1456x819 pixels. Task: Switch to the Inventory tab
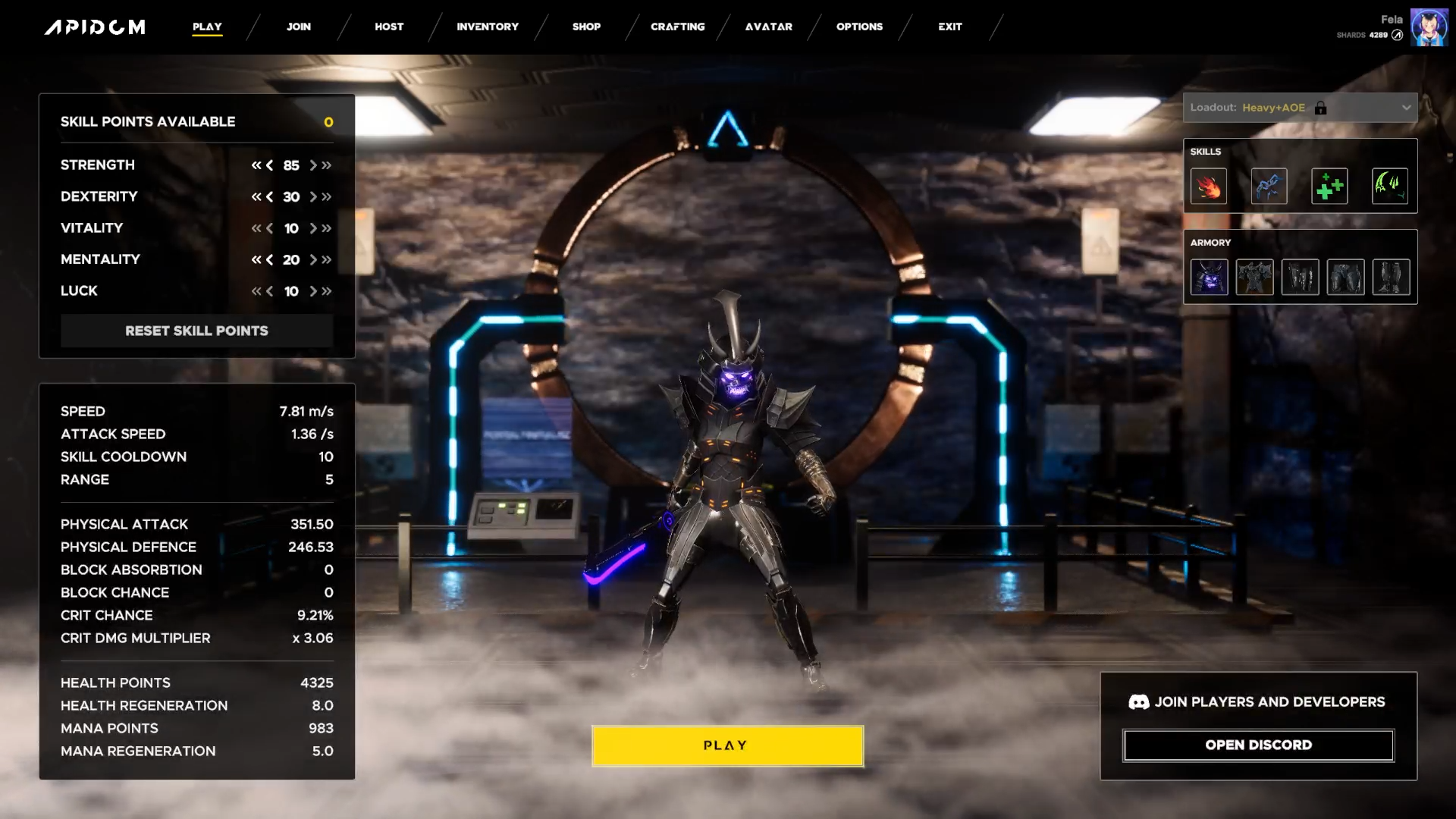pos(487,27)
